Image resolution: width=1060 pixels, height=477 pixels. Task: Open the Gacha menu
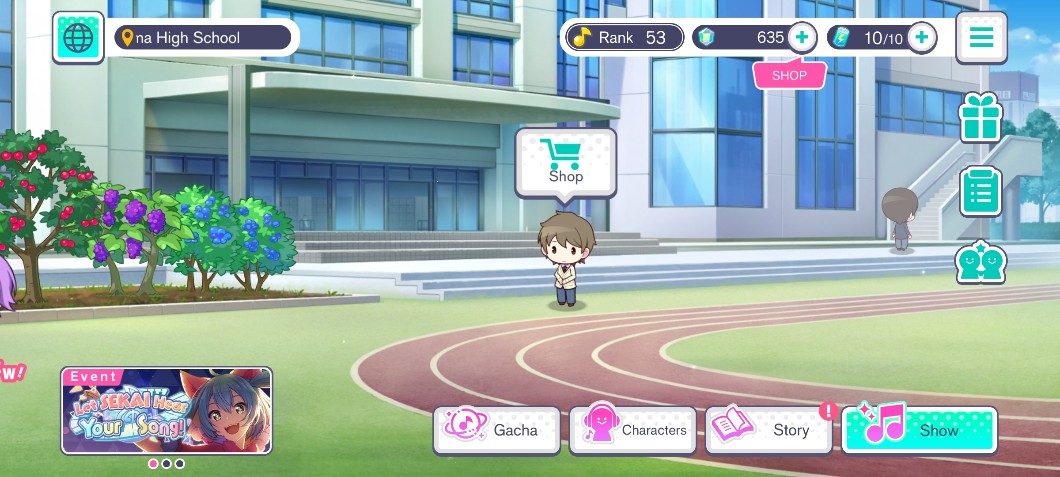(x=497, y=430)
